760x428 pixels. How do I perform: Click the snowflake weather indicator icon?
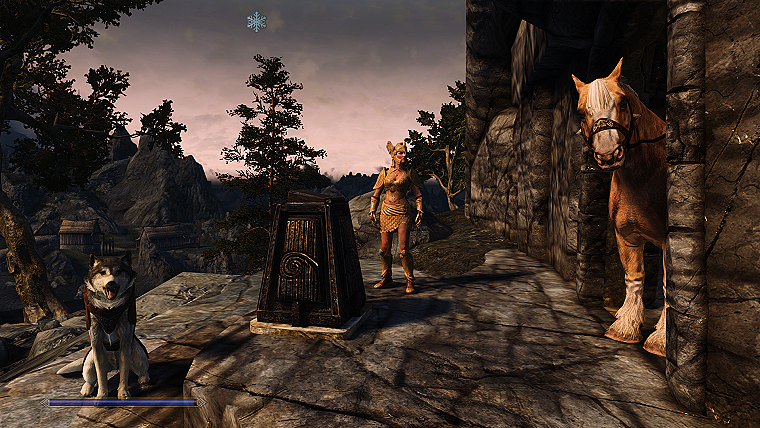point(257,21)
